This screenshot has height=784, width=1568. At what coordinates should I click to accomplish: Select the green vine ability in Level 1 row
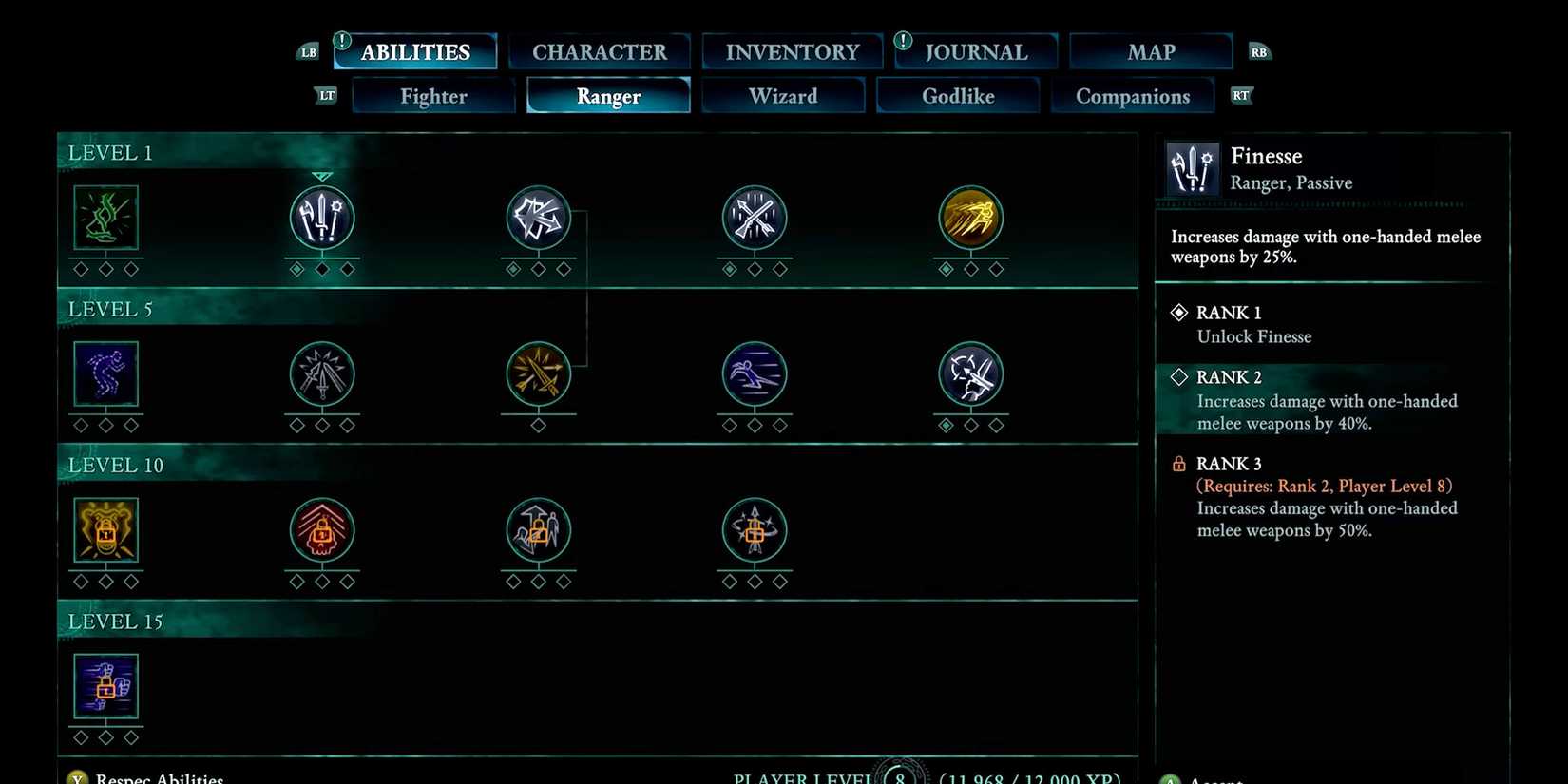(105, 217)
